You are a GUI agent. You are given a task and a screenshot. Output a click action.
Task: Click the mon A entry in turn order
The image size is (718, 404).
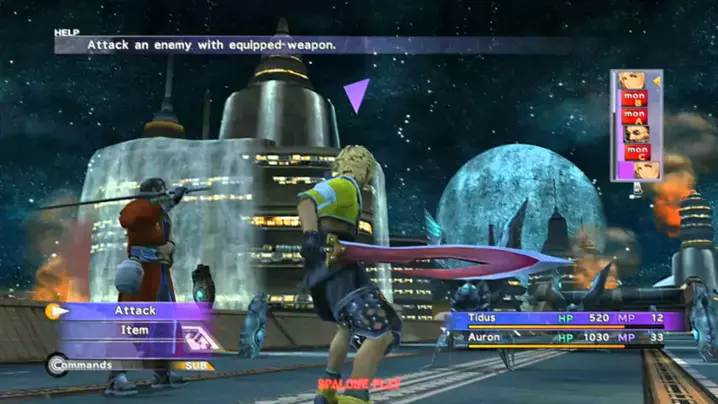[634, 114]
